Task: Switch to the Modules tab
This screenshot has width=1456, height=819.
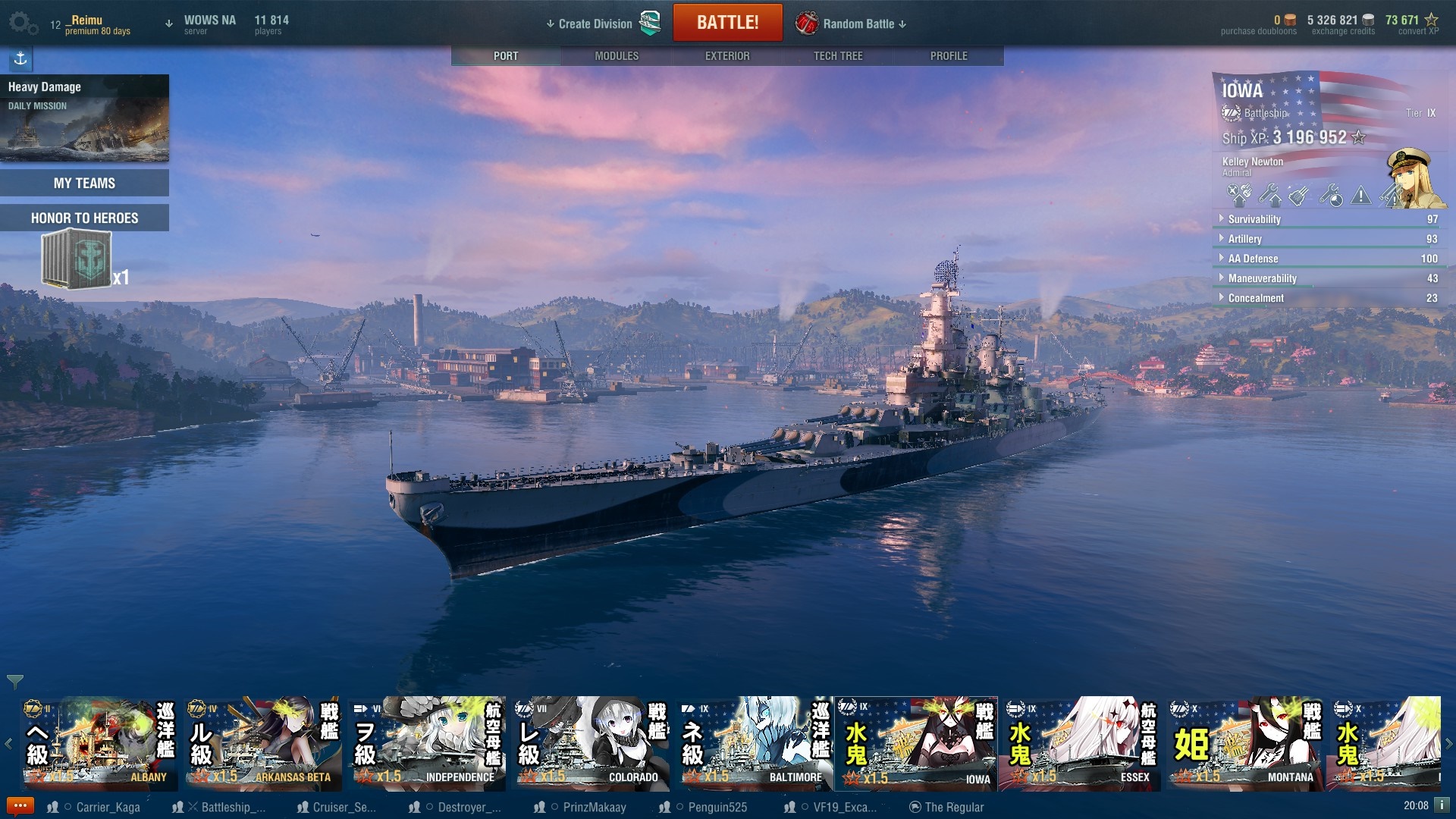Action: (x=617, y=56)
